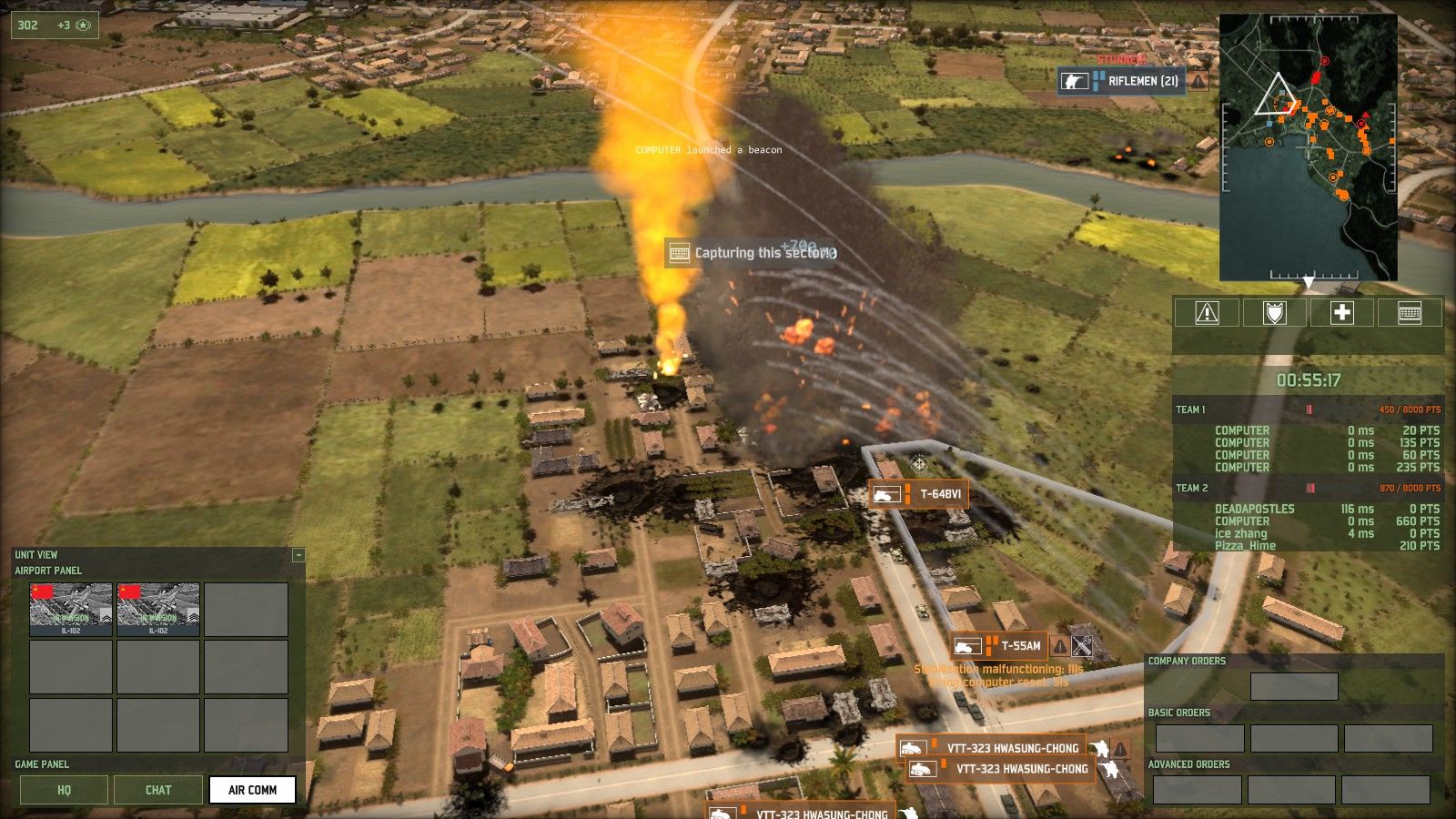Open the HQ game panel
1456x819 pixels.
click(64, 790)
